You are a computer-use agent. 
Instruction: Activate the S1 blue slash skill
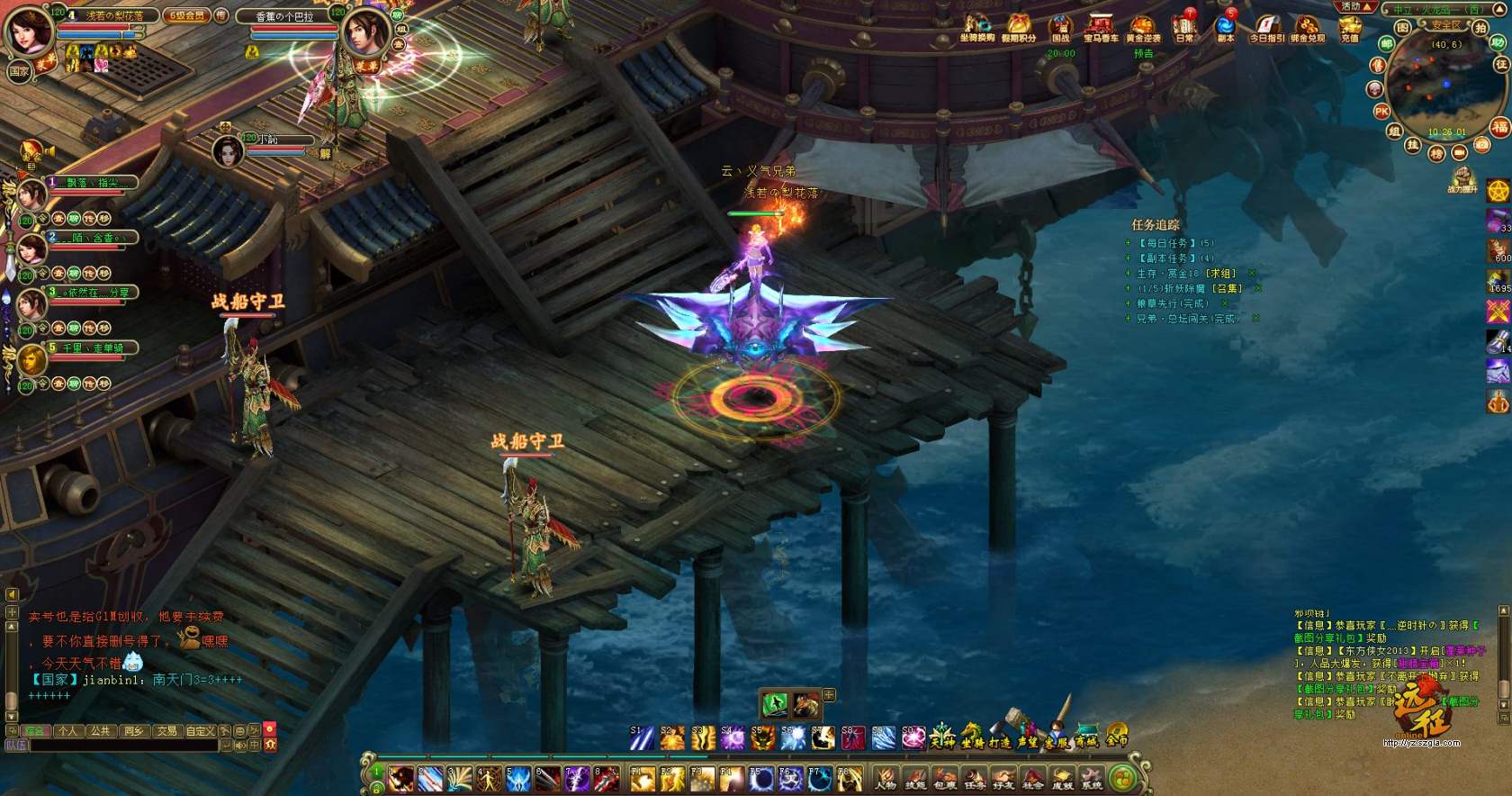(641, 738)
